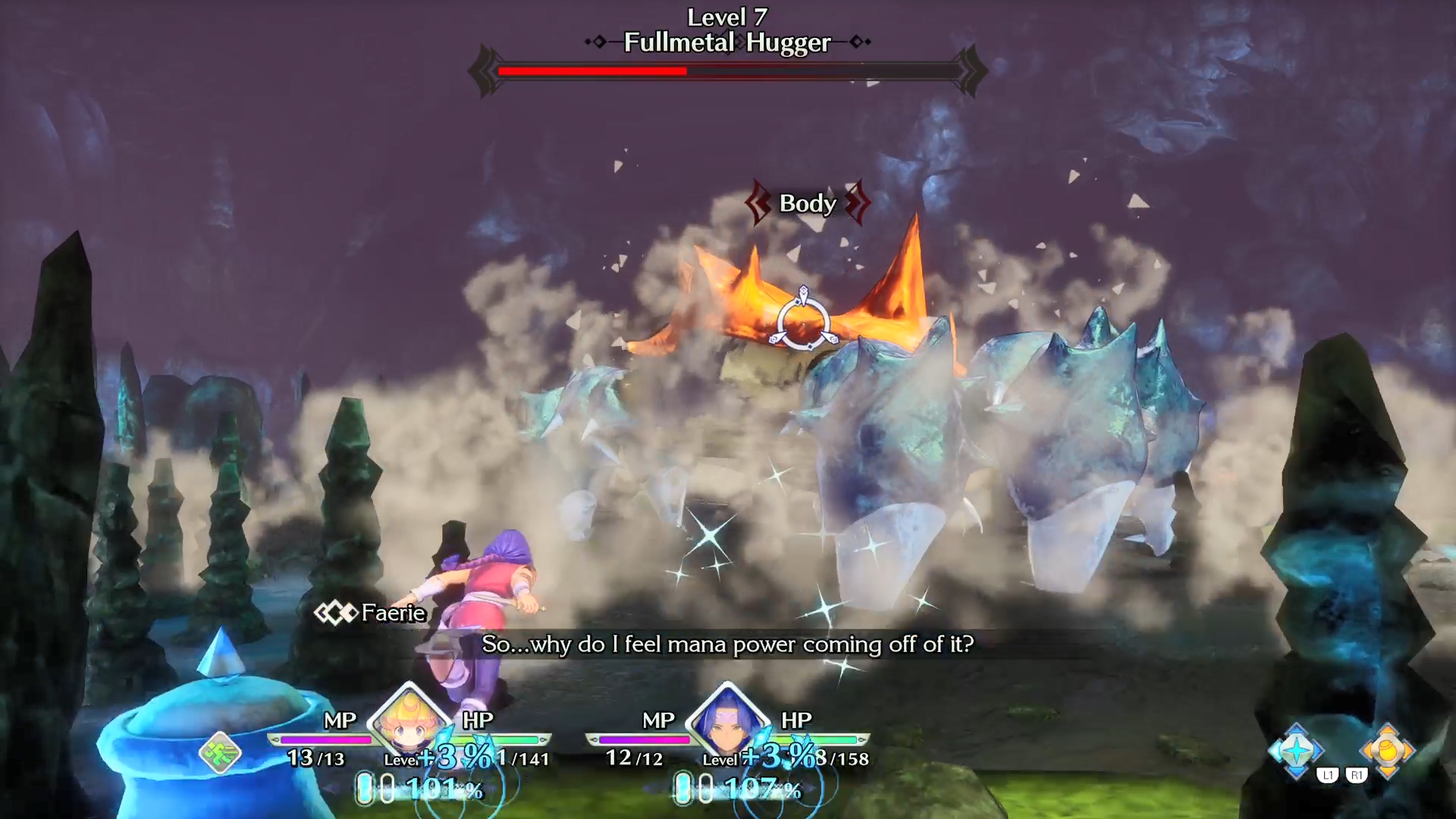The height and width of the screenshot is (819, 1456).
Task: Click the lock-on reticle on the boss
Action: [803, 321]
